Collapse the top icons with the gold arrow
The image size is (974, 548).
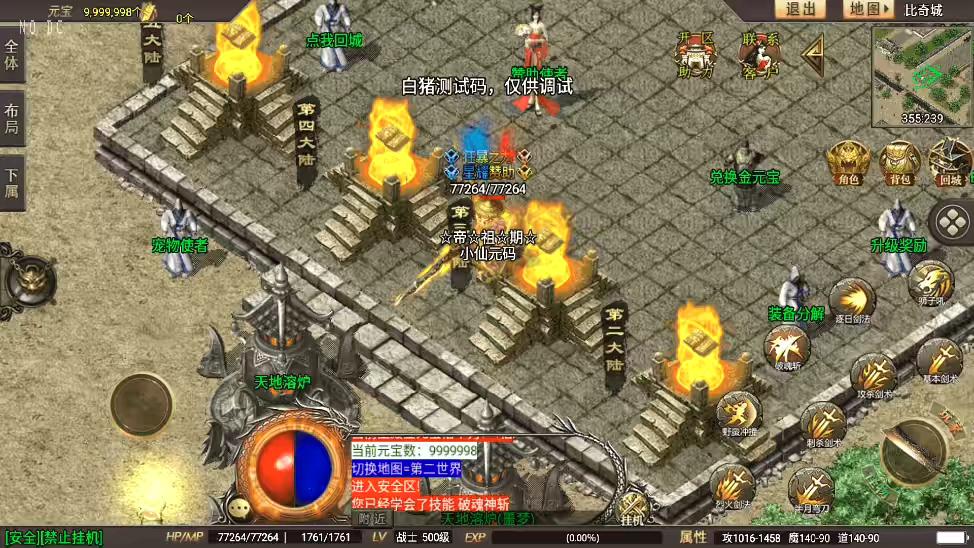814,55
